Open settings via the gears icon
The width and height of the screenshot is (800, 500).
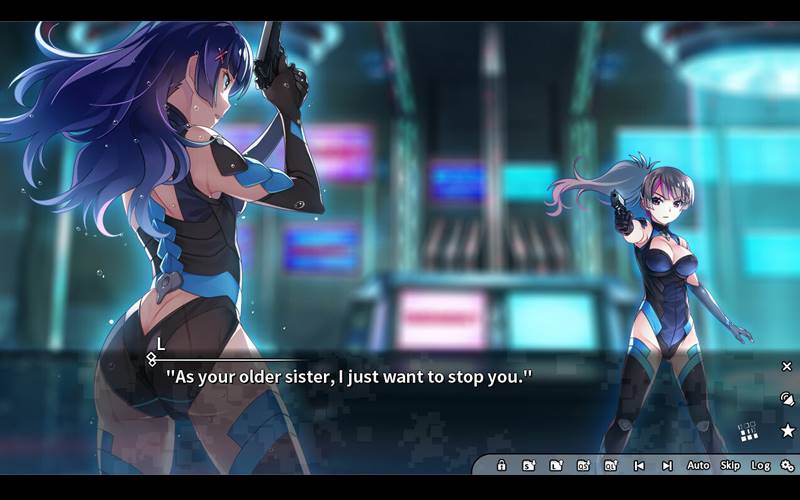[x=787, y=466]
